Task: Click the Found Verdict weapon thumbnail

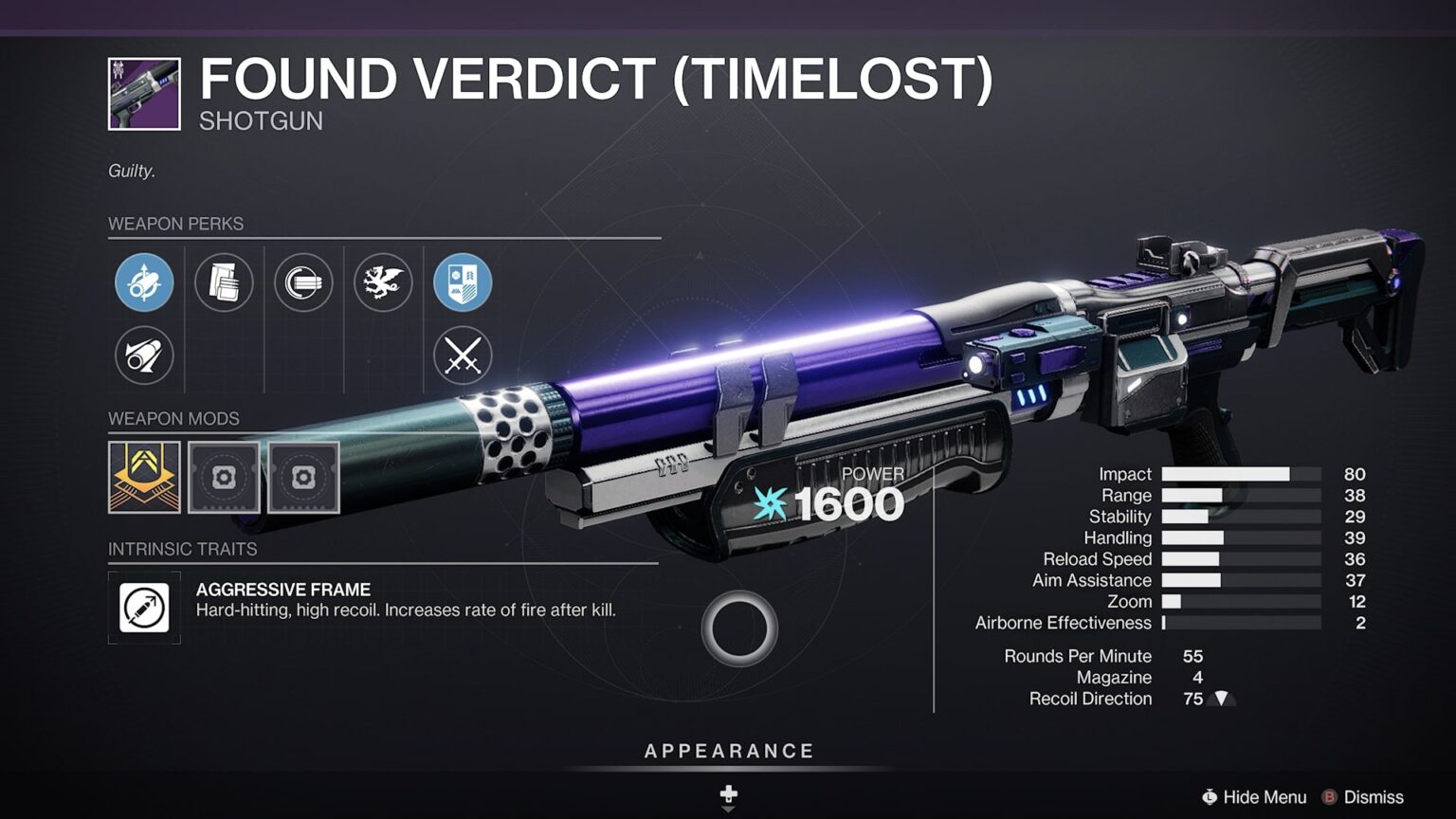Action: [142, 95]
